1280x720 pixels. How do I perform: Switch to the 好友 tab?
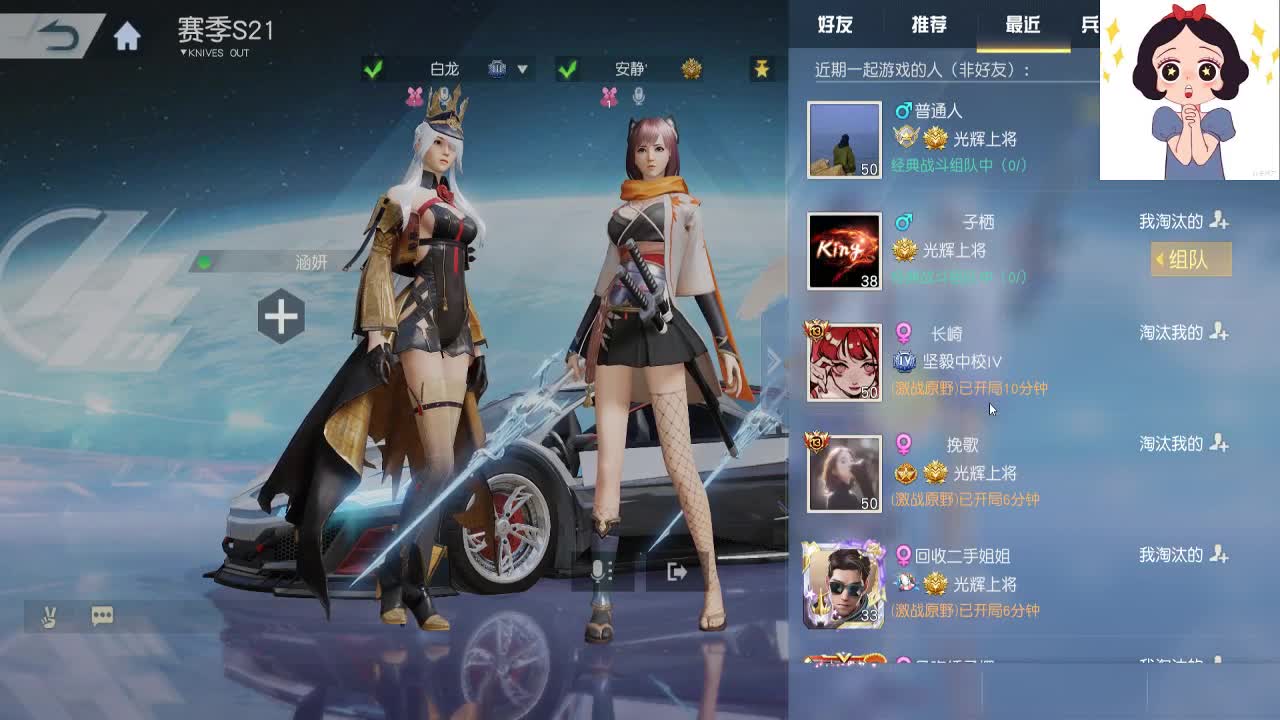836,24
